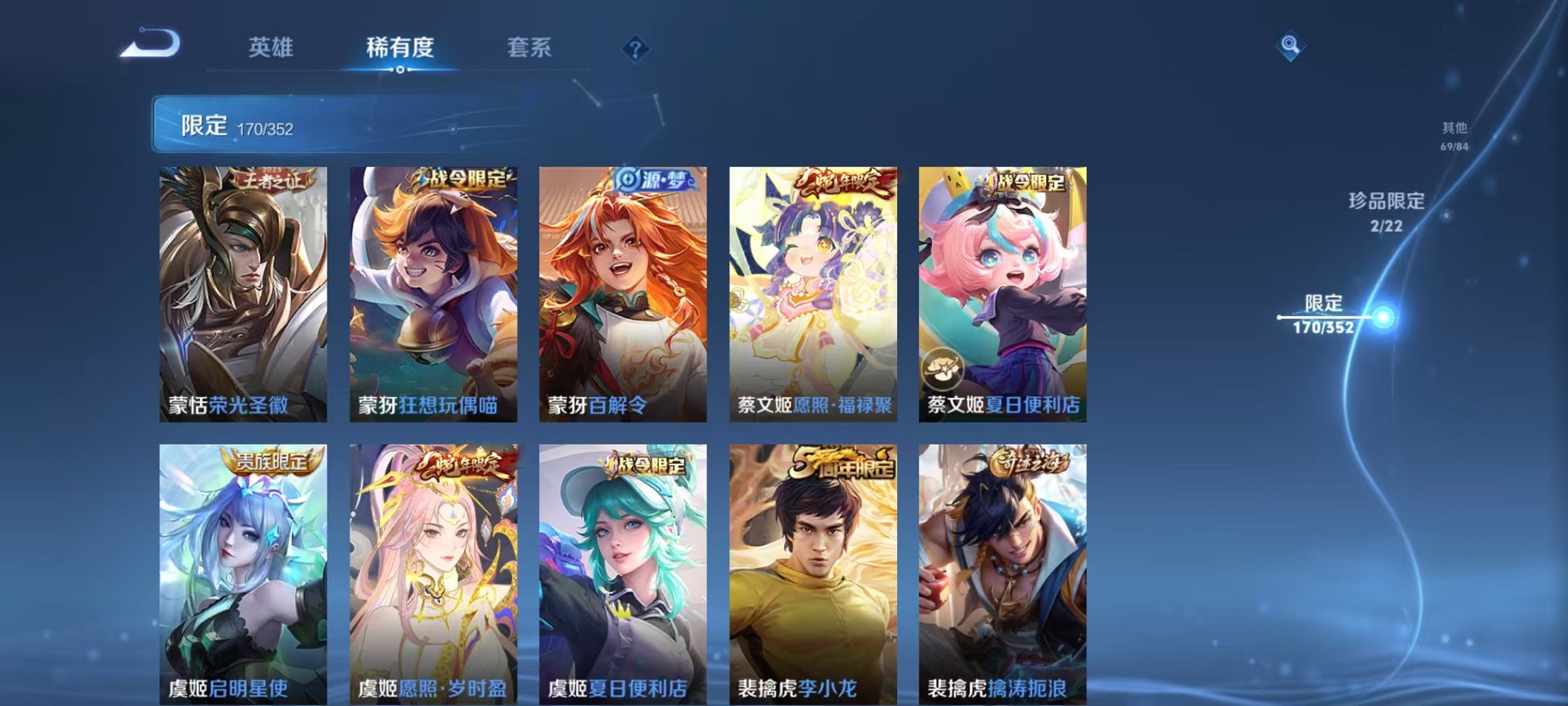Select the 稀有度 tab
Screen dimensions: 1568x706
coord(400,48)
